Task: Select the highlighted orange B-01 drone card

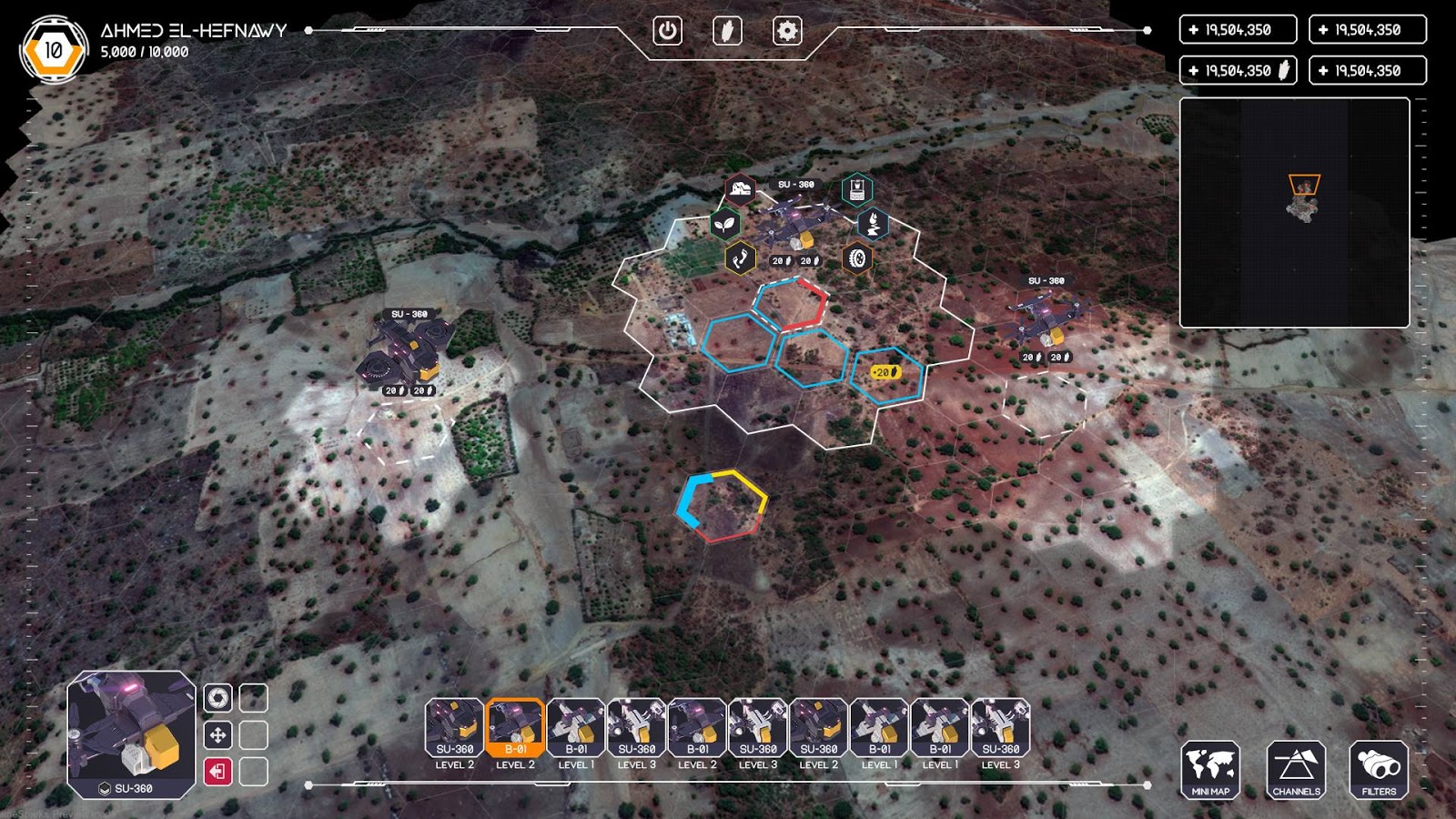Action: (x=515, y=728)
